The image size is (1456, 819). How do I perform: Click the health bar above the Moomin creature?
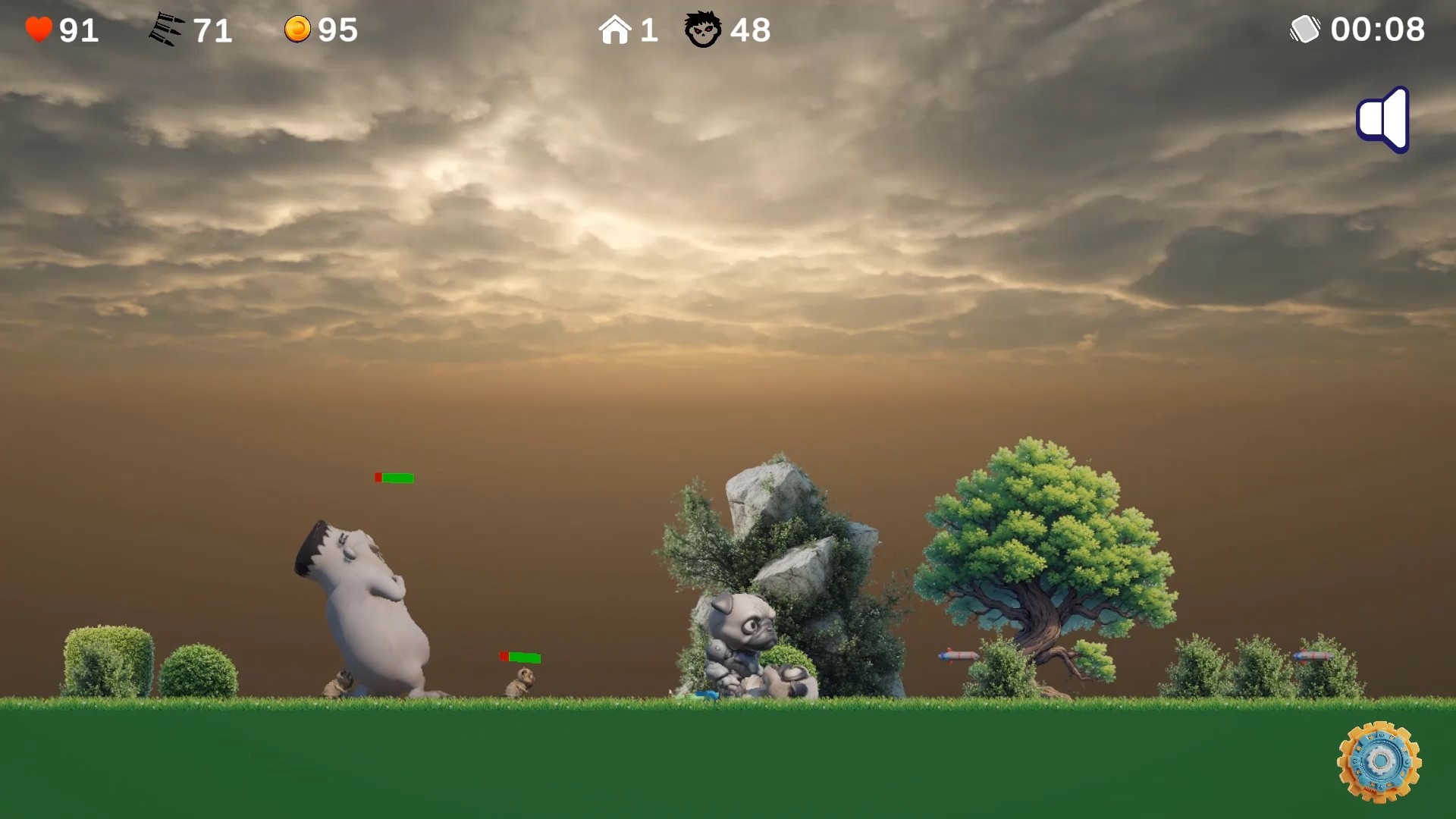[394, 478]
